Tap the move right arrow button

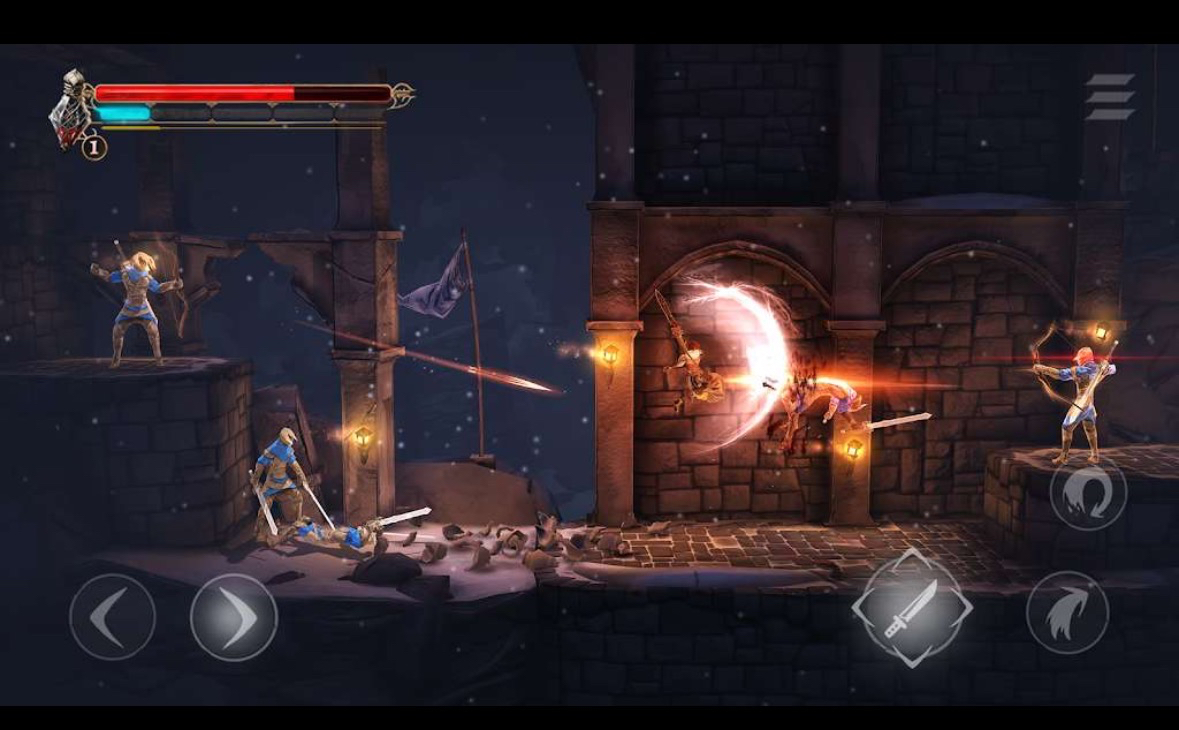[234, 617]
